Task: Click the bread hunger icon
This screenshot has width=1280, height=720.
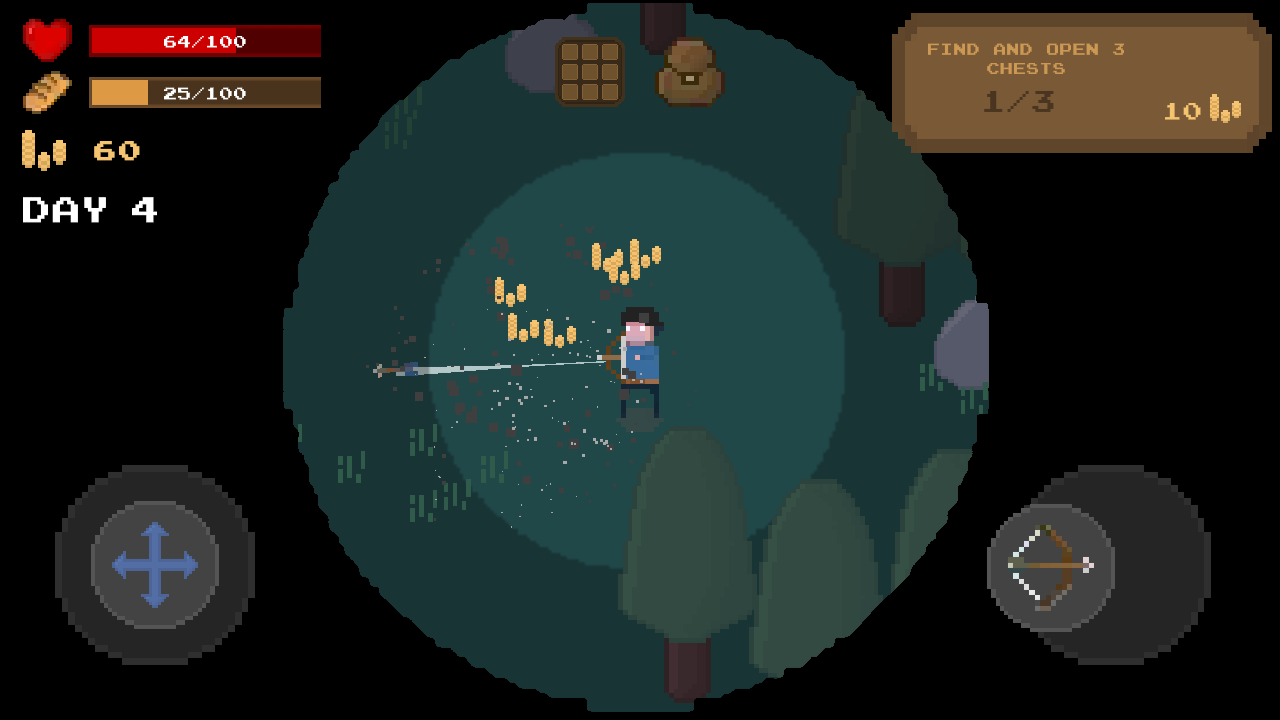Action: [x=45, y=92]
